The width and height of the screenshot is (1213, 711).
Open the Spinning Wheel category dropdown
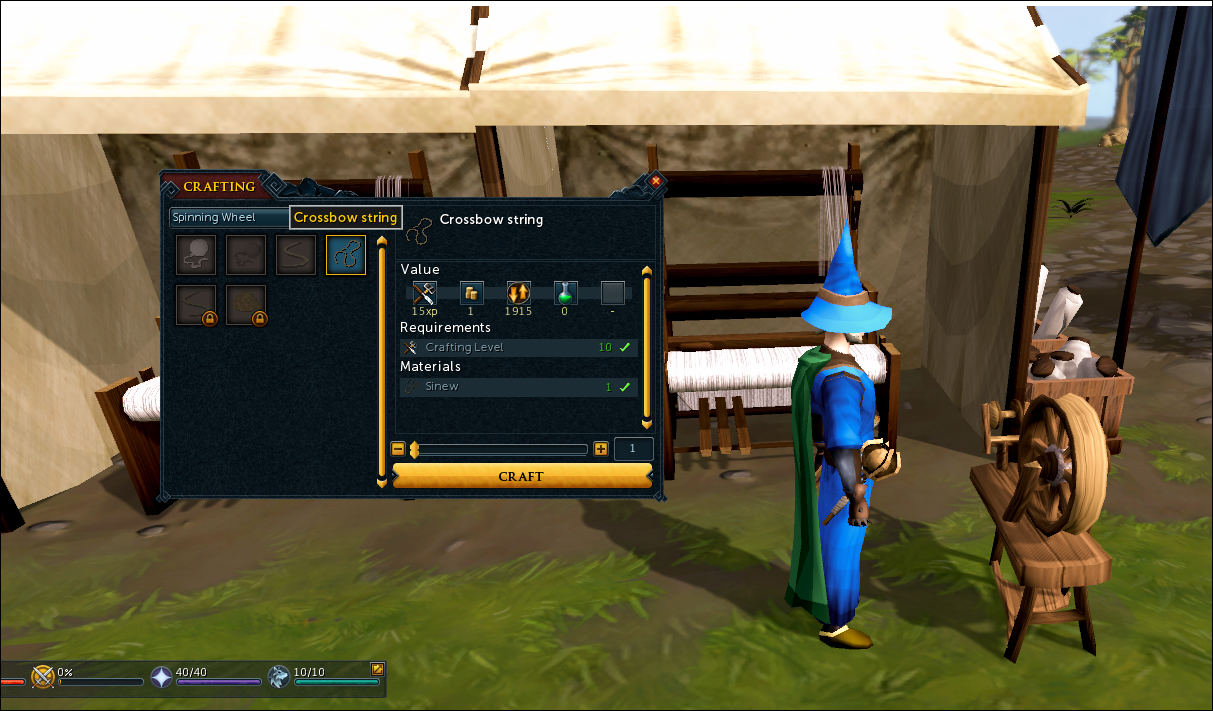[x=229, y=217]
